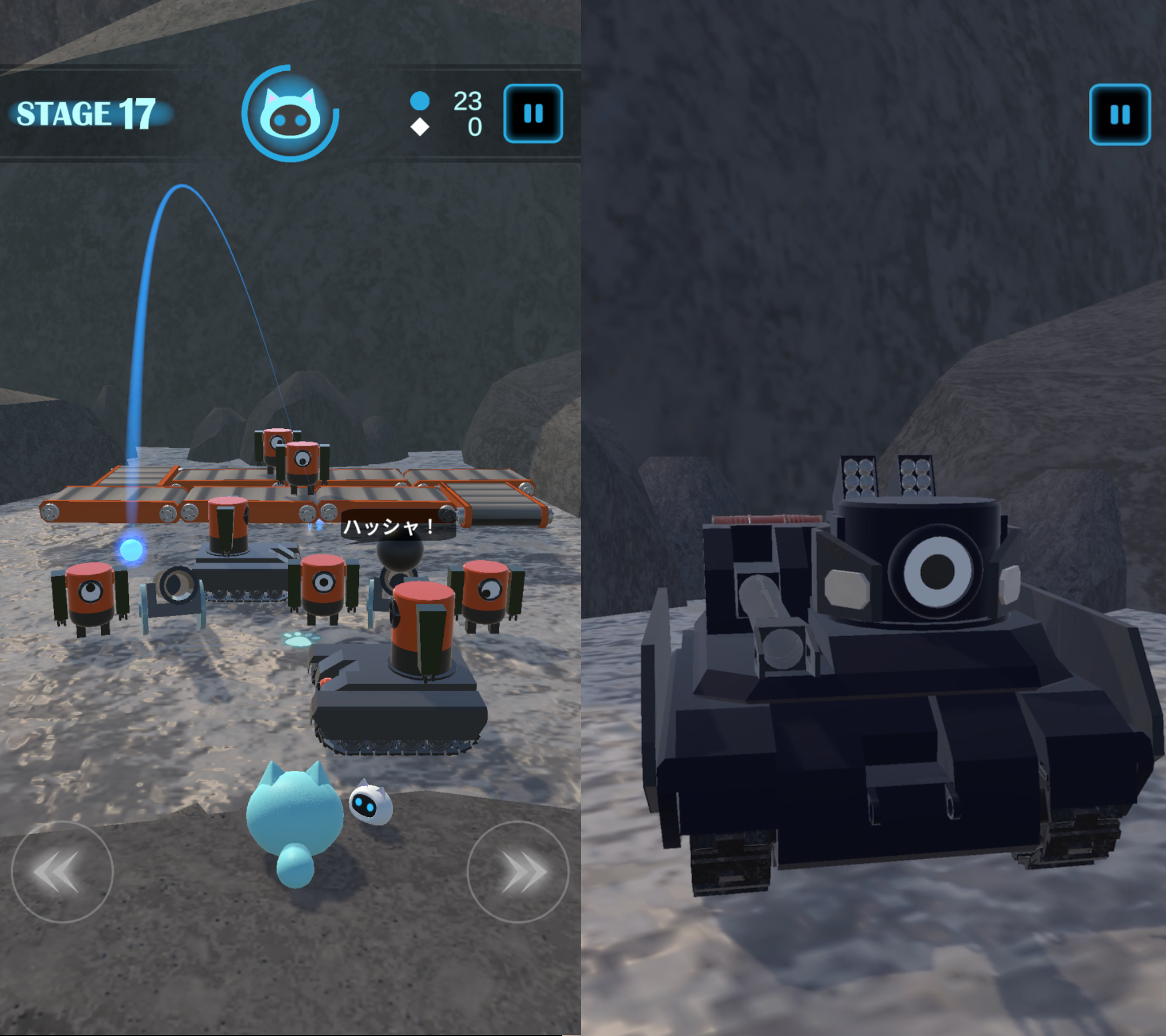Tap the pause button above the black tank
The image size is (1166, 1036).
[1119, 114]
